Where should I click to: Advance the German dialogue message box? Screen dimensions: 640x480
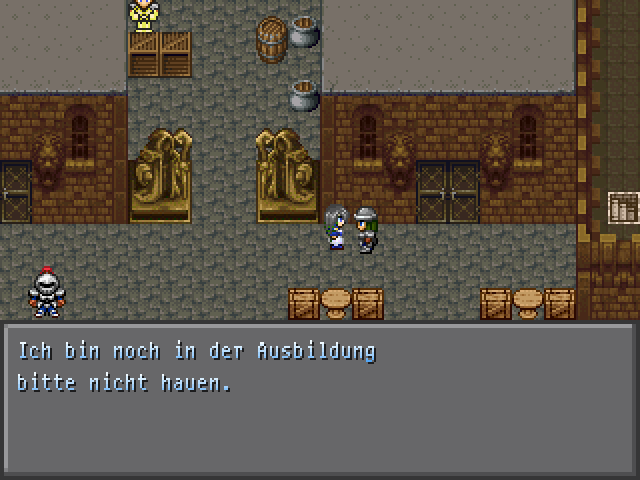[319, 399]
